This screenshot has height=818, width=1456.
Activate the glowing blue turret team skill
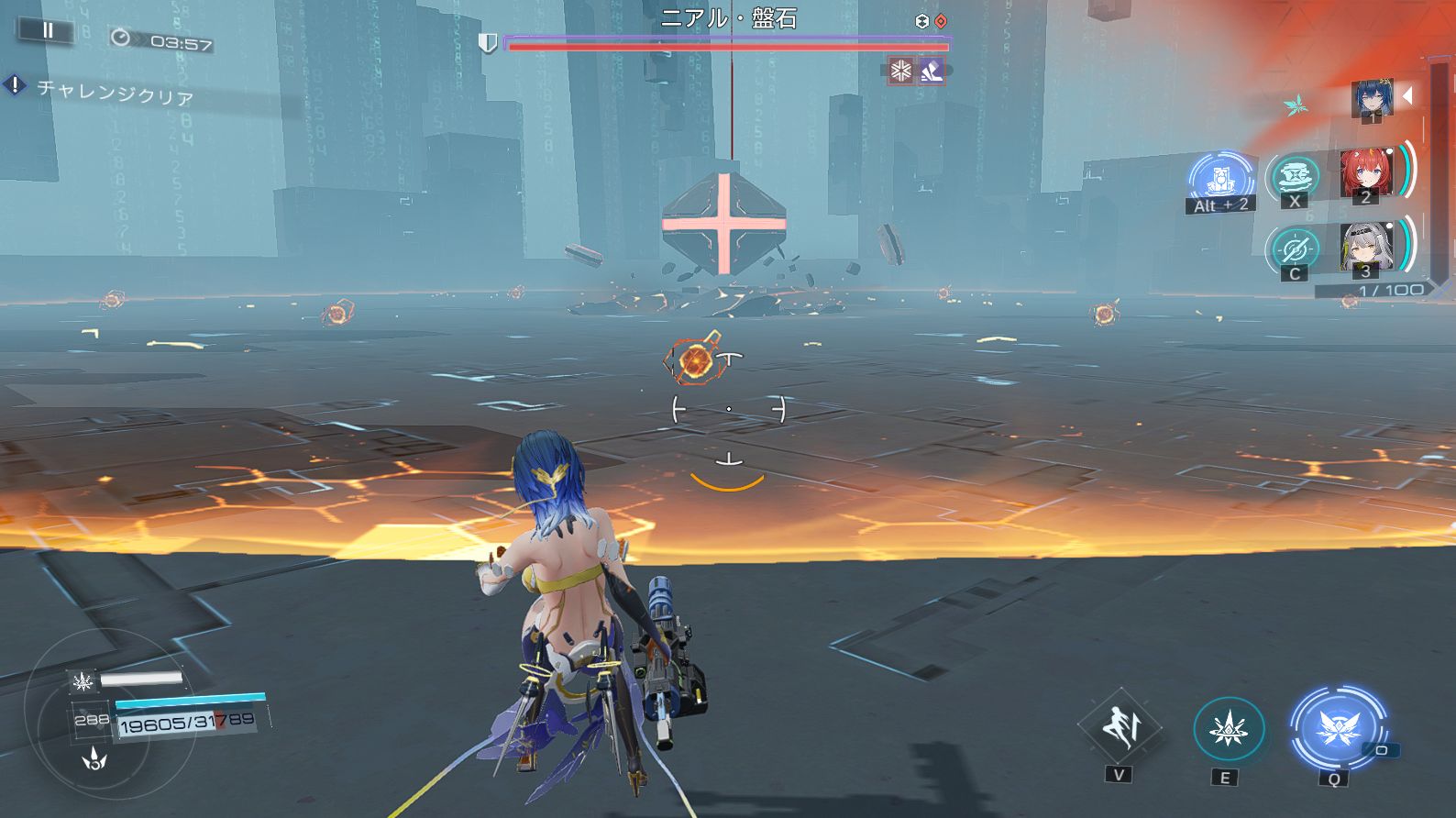click(x=1221, y=178)
